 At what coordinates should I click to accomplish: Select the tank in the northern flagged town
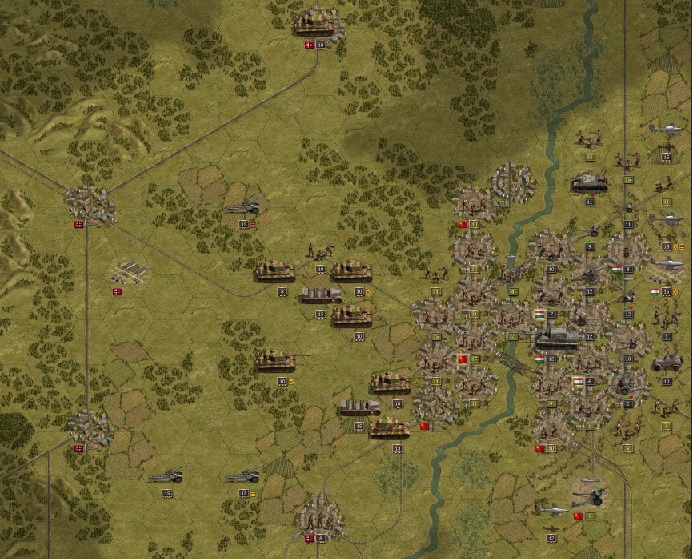319,22
